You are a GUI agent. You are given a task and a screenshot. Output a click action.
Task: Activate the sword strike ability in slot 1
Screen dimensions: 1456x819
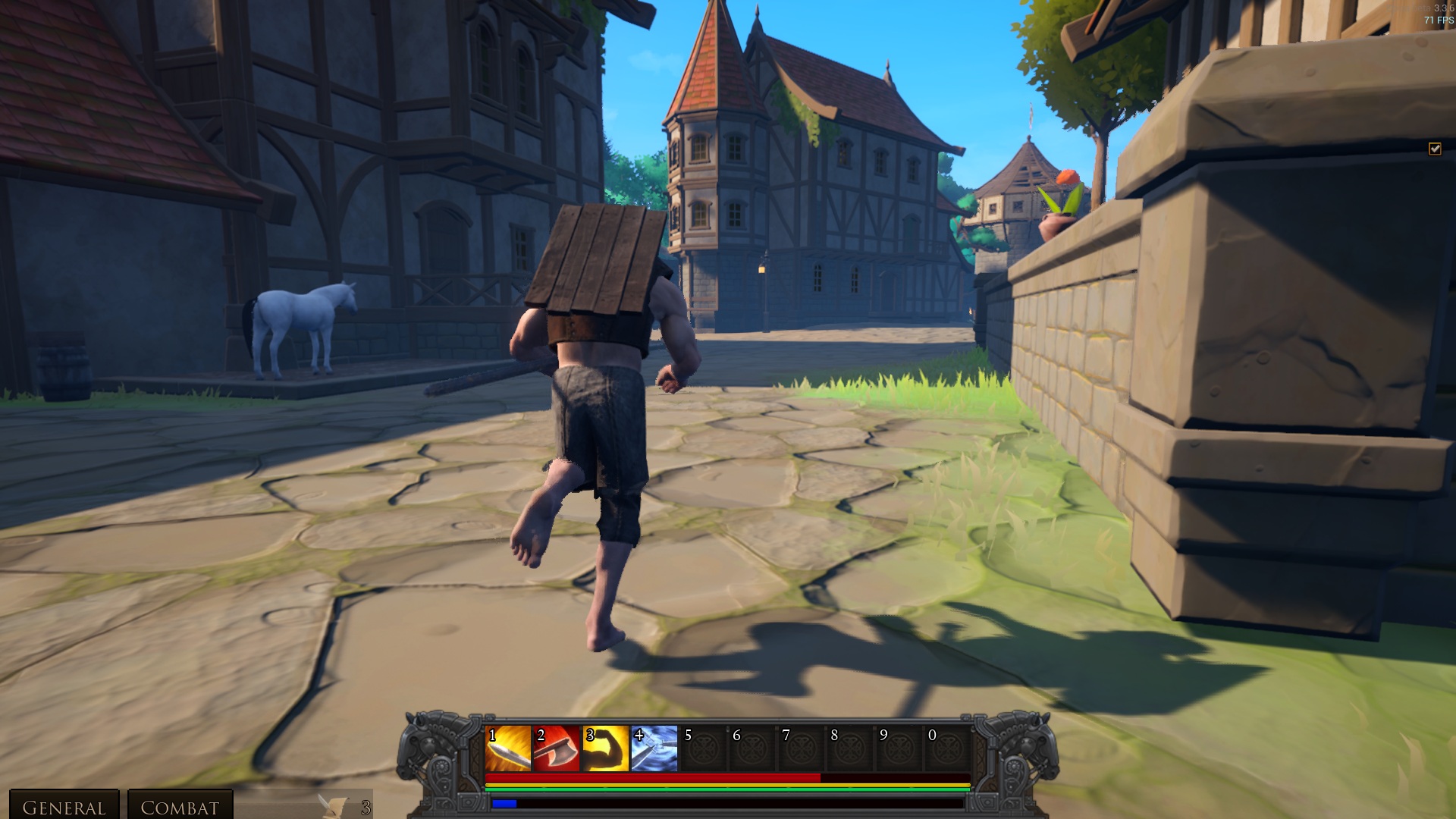(x=508, y=748)
